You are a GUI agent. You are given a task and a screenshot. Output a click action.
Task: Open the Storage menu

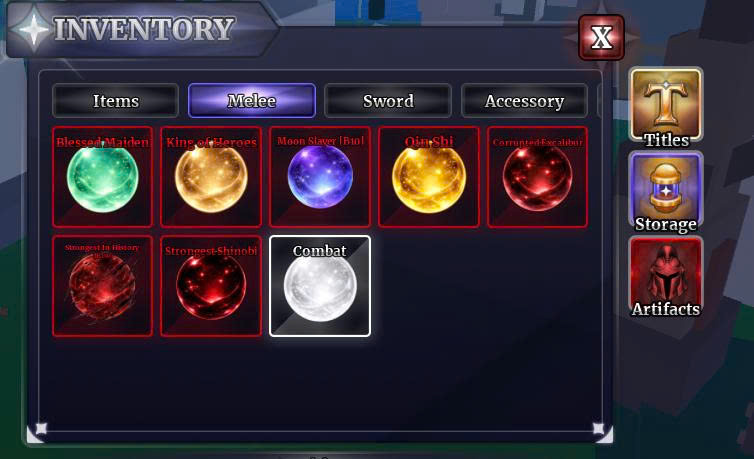(x=666, y=192)
